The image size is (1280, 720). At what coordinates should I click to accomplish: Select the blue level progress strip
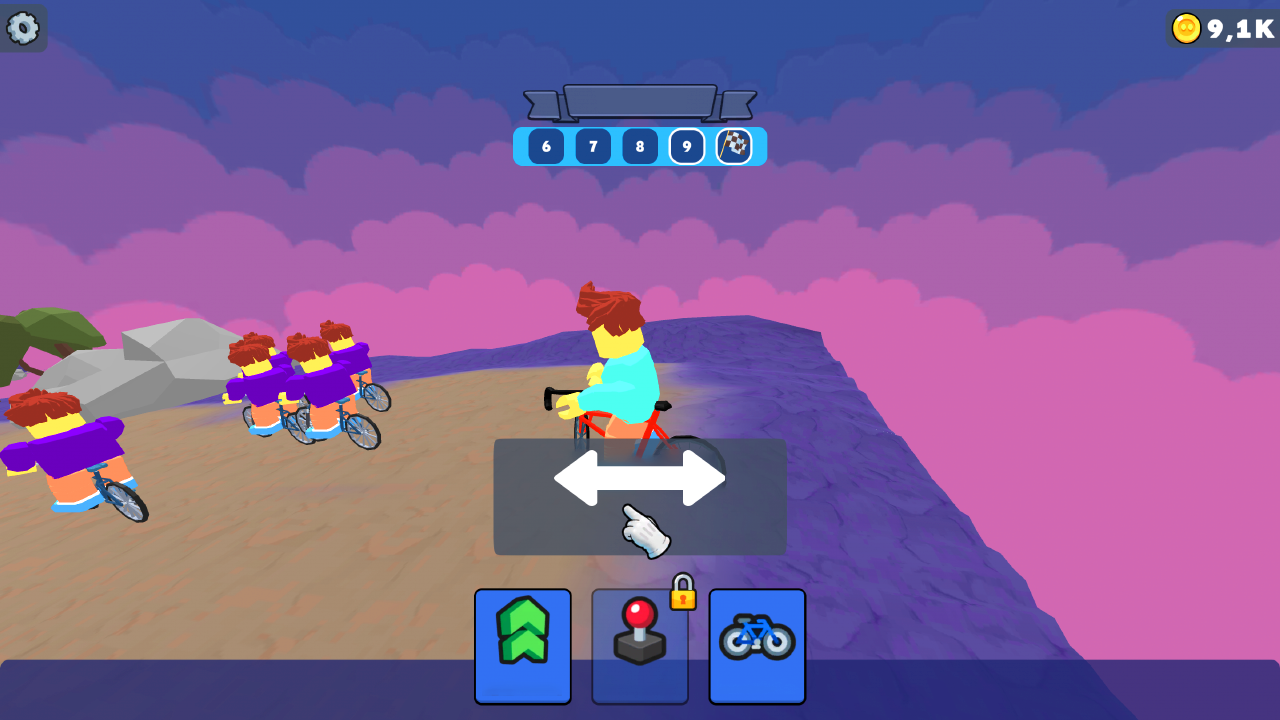[639, 146]
